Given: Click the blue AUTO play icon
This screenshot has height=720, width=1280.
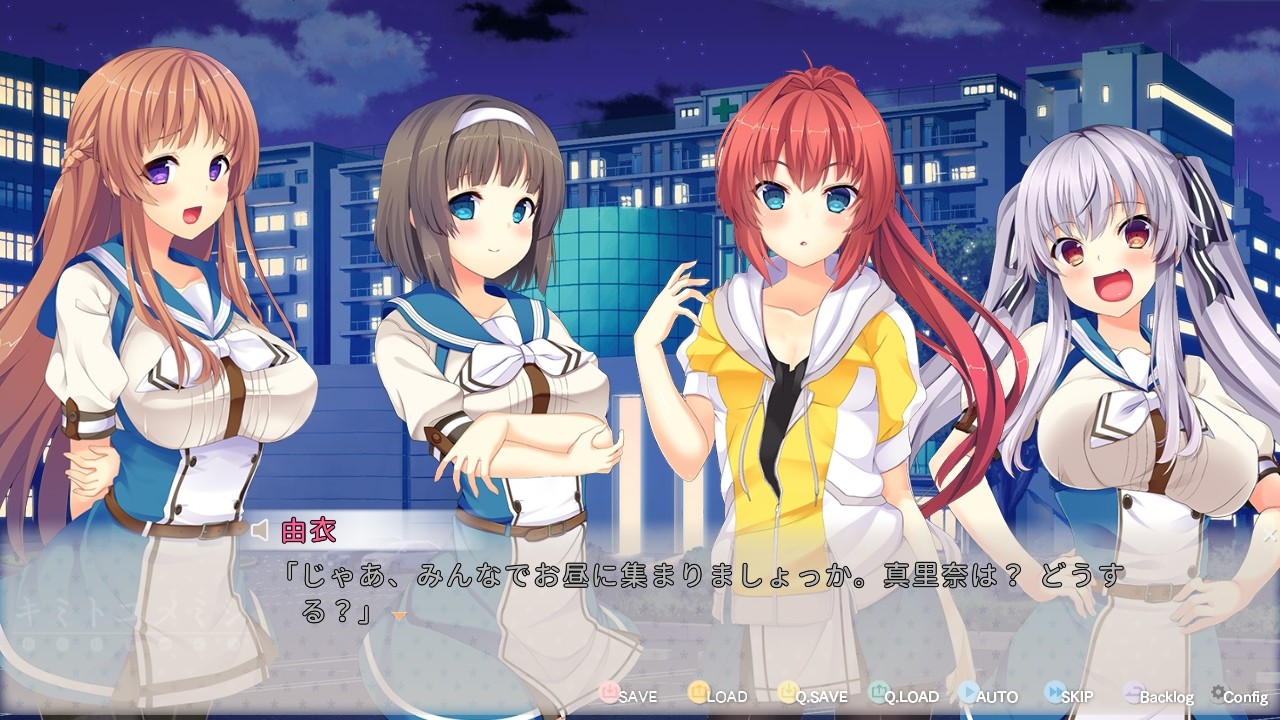Looking at the screenshot, I should [967, 692].
